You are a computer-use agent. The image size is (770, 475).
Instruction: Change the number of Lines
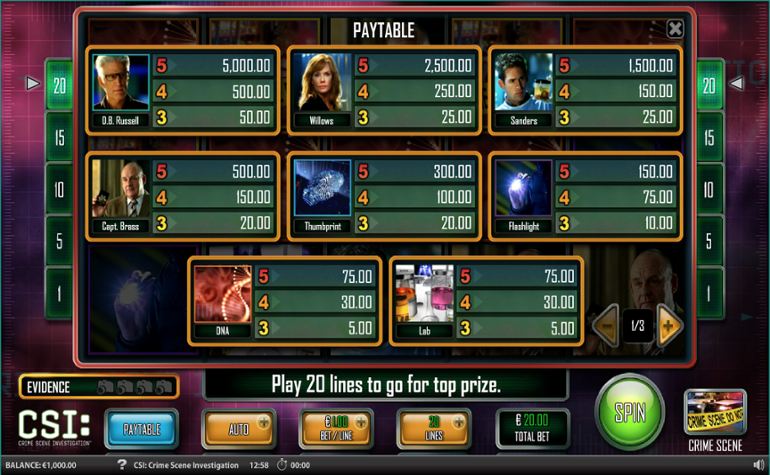[x=433, y=429]
